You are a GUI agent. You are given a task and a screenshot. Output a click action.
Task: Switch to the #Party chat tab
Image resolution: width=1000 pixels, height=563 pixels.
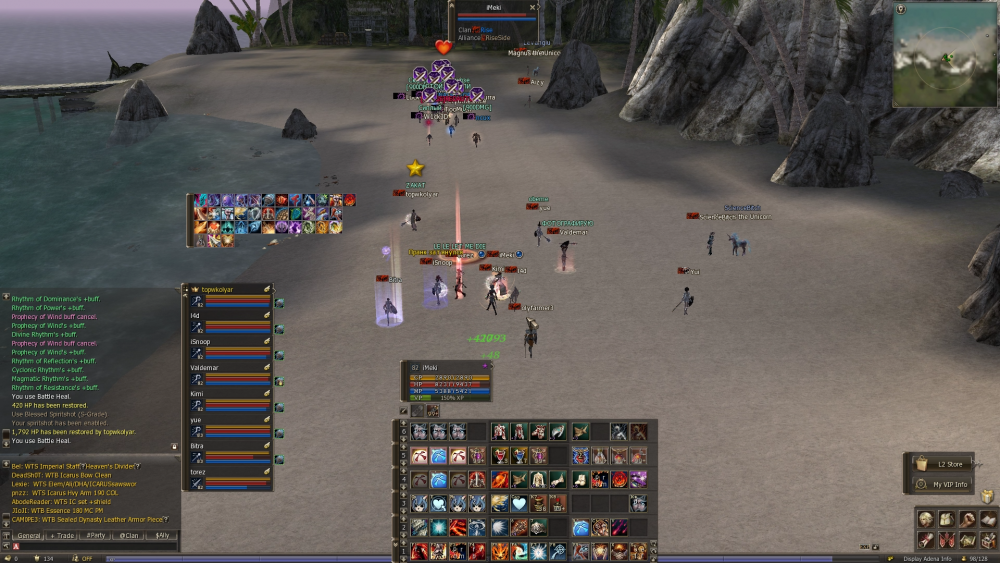[x=96, y=536]
